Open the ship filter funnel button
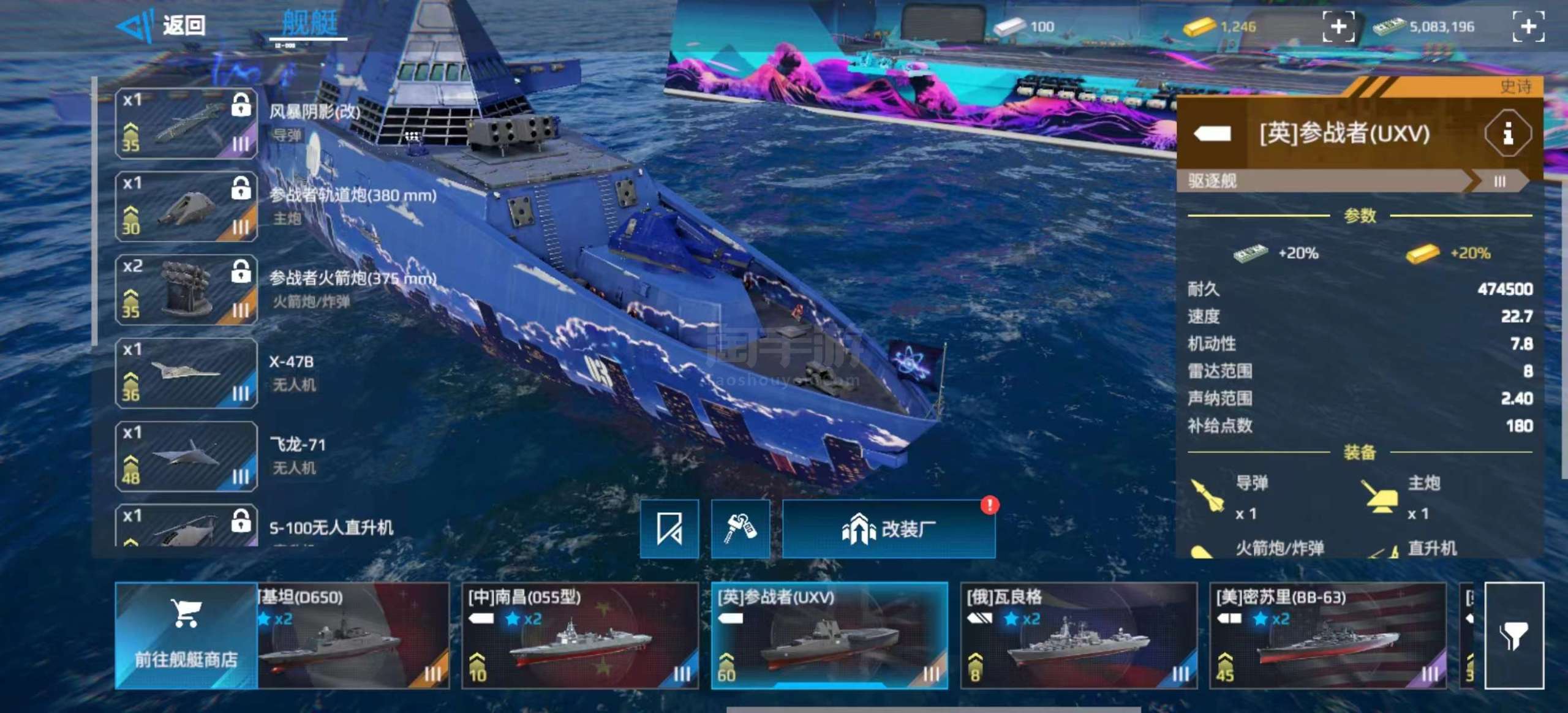Image resolution: width=1568 pixels, height=713 pixels. coord(1514,635)
